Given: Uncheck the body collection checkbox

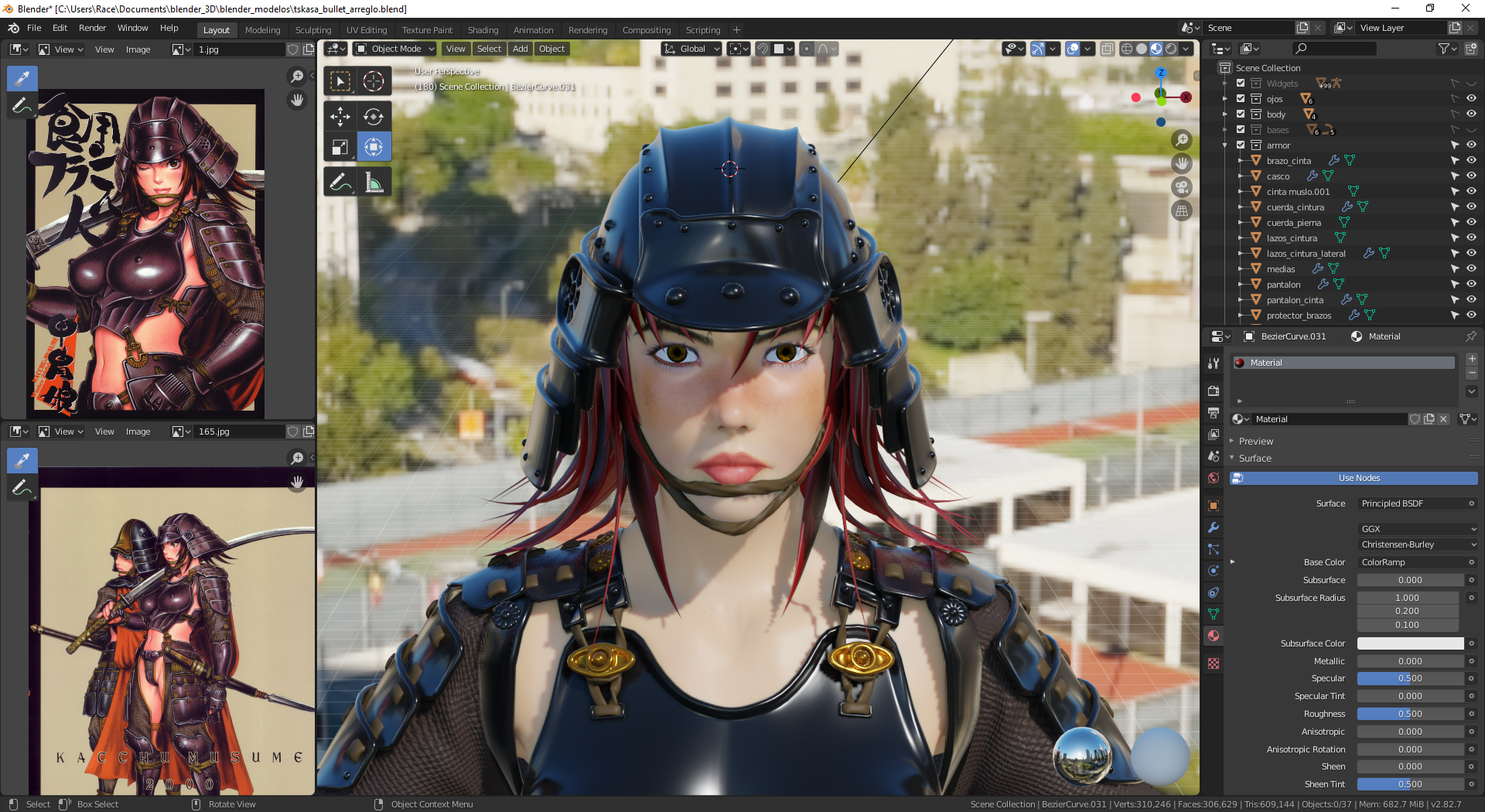Looking at the screenshot, I should click(1241, 114).
